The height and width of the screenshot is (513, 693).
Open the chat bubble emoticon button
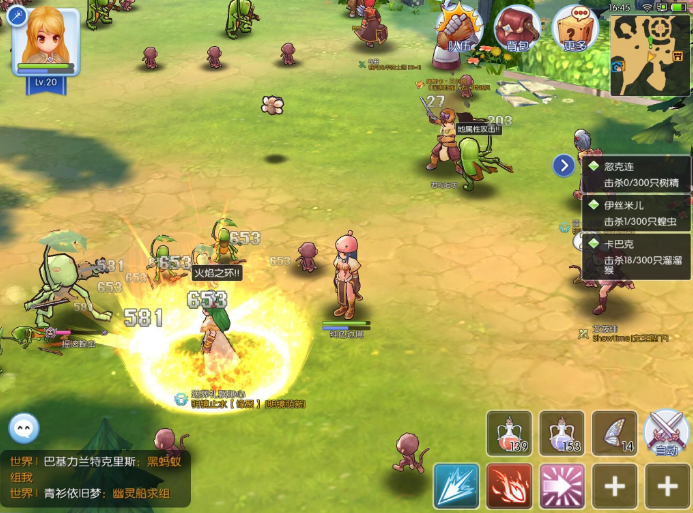point(24,428)
